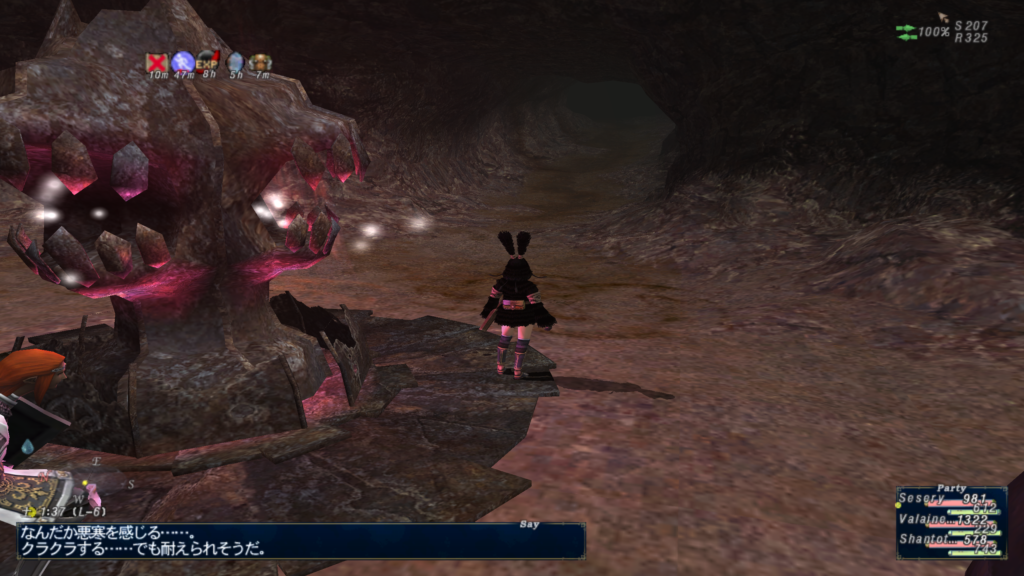Click the chat log message window
Image resolution: width=1024 pixels, height=576 pixels.
pyautogui.click(x=300, y=541)
